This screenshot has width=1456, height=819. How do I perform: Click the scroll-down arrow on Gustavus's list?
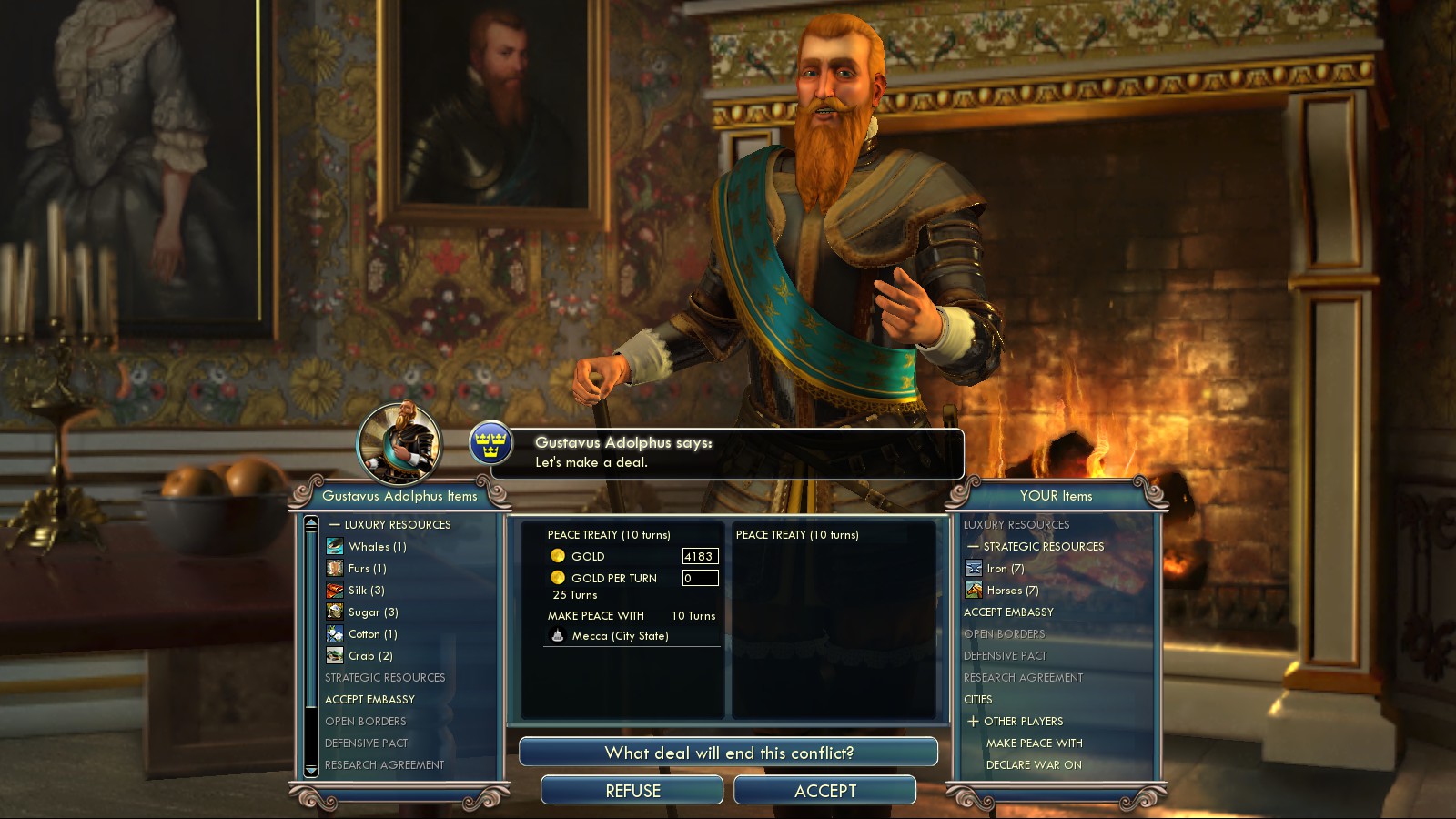[x=311, y=770]
